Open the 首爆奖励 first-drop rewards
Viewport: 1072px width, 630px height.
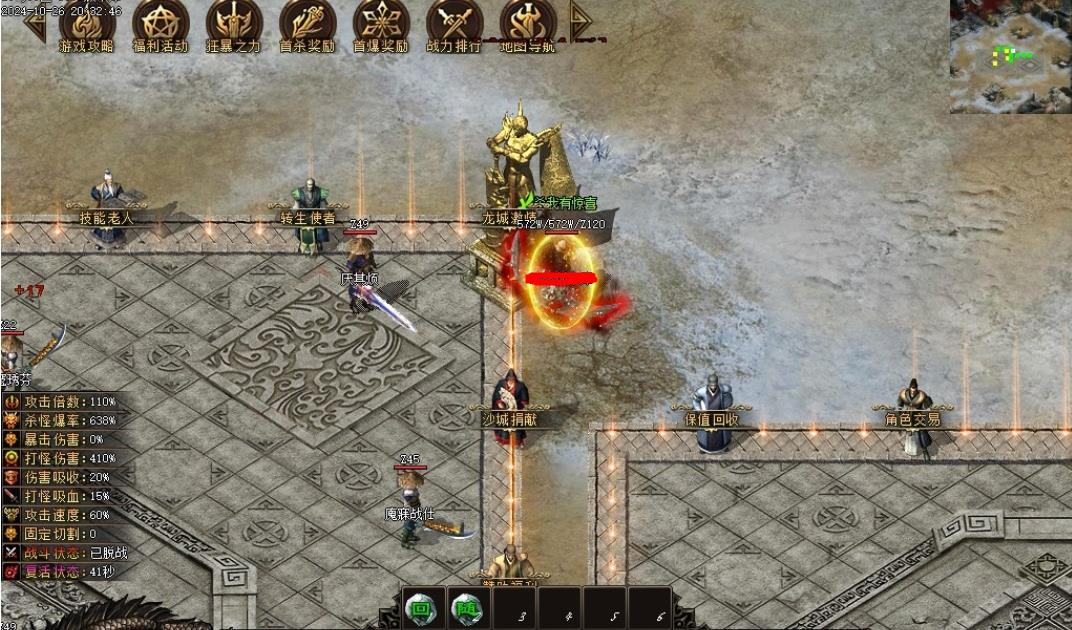381,22
